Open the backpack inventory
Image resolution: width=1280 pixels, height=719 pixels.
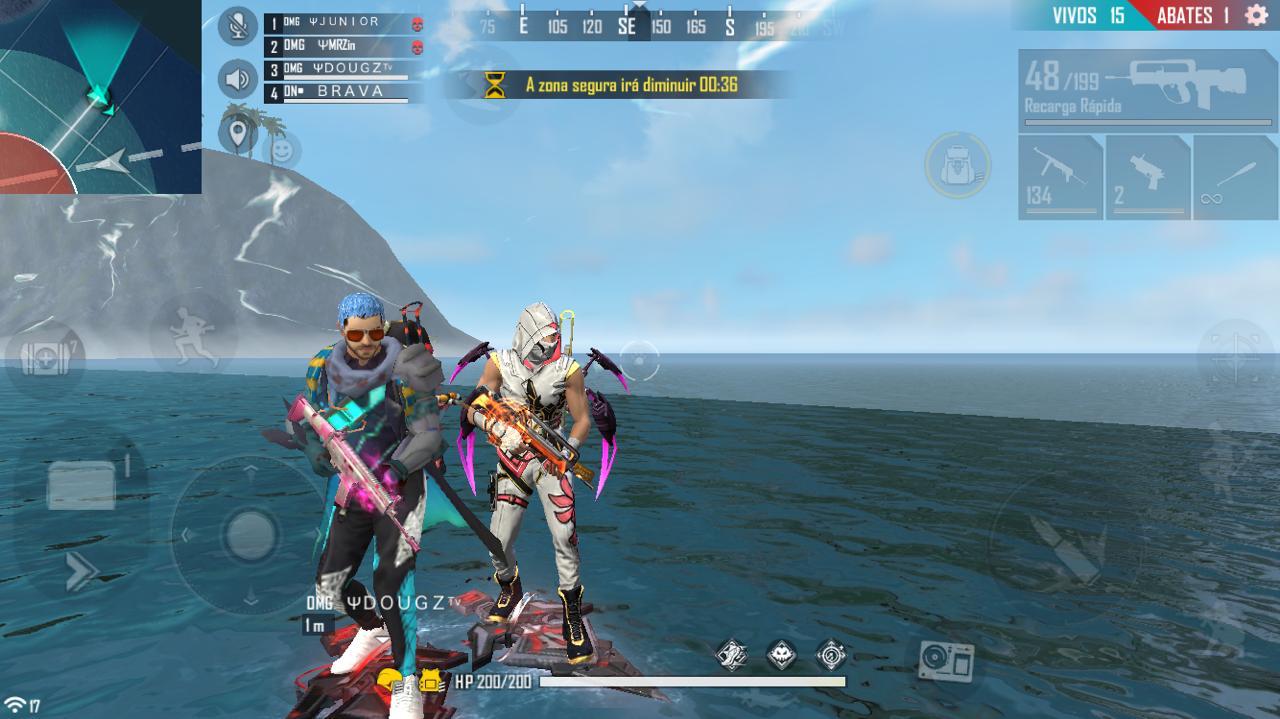(x=957, y=164)
